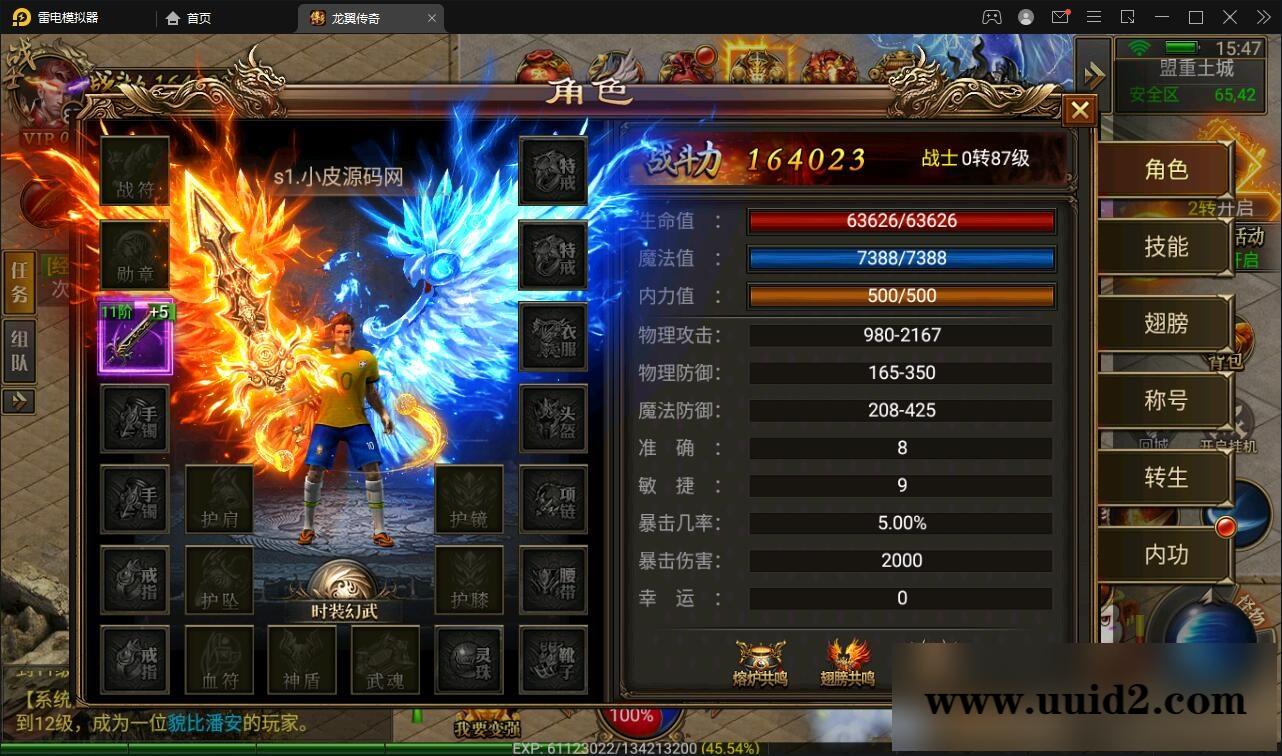The width and height of the screenshot is (1282, 756).
Task: Open the 任务 quest panel
Action: (18, 281)
